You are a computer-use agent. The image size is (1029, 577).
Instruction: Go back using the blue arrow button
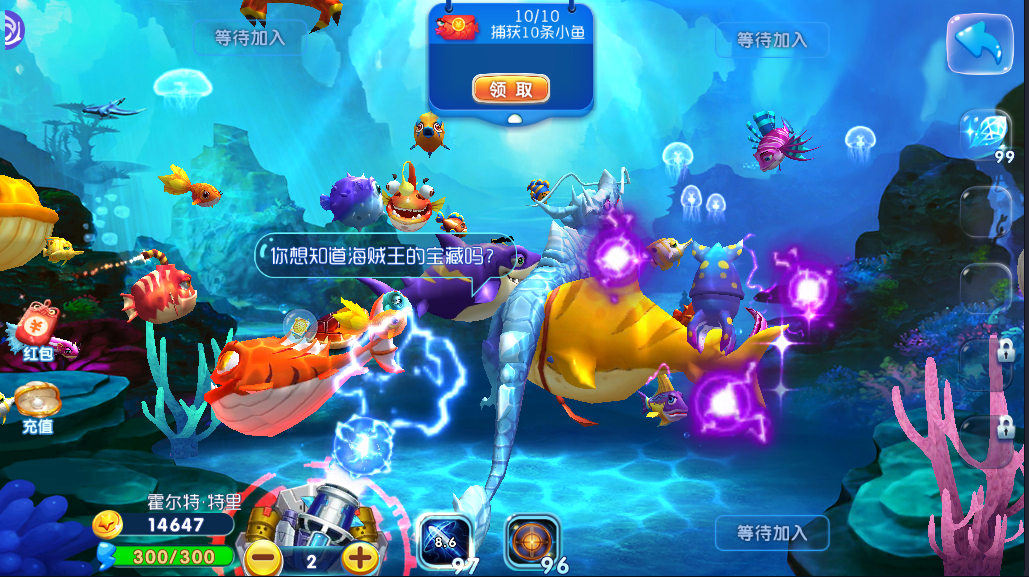[979, 44]
